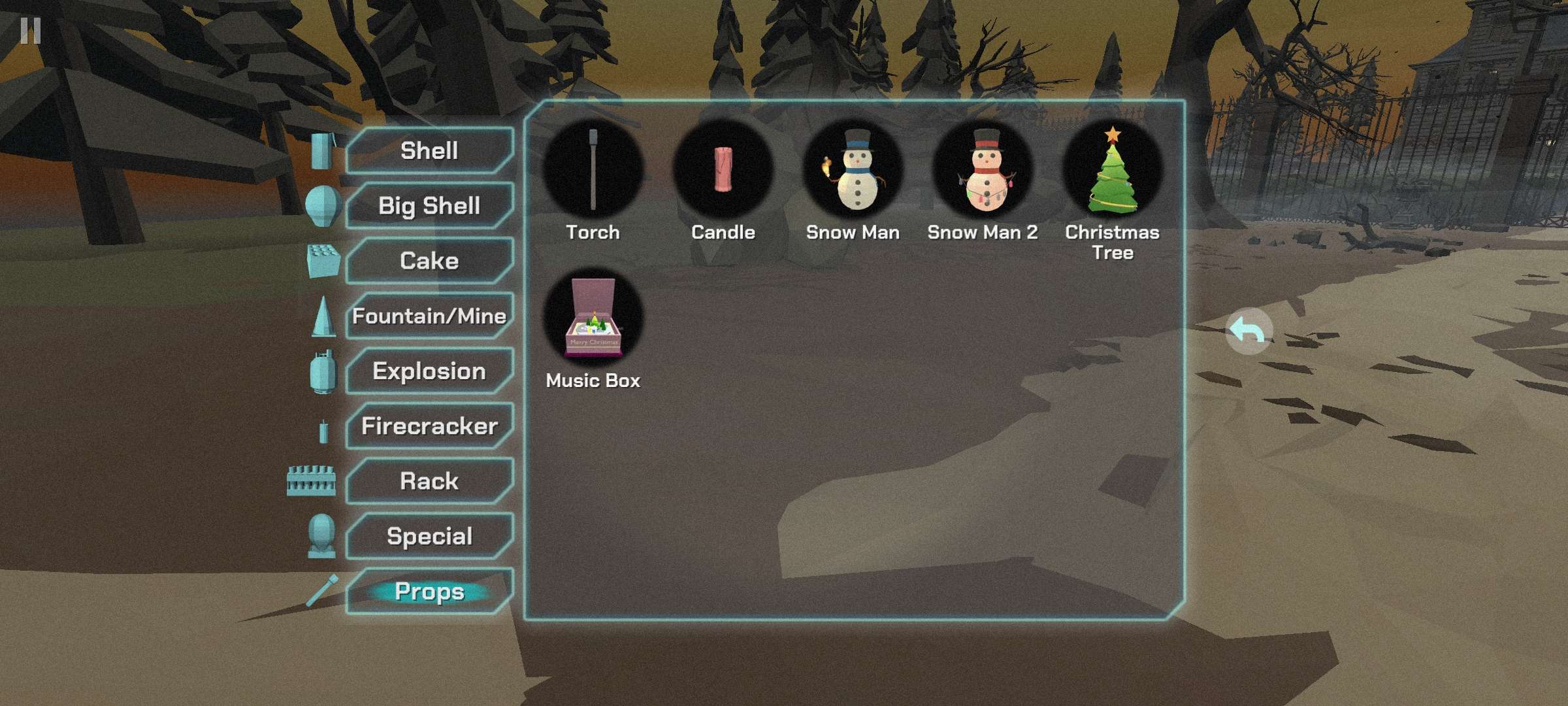Switch to the Shell category

tap(429, 151)
